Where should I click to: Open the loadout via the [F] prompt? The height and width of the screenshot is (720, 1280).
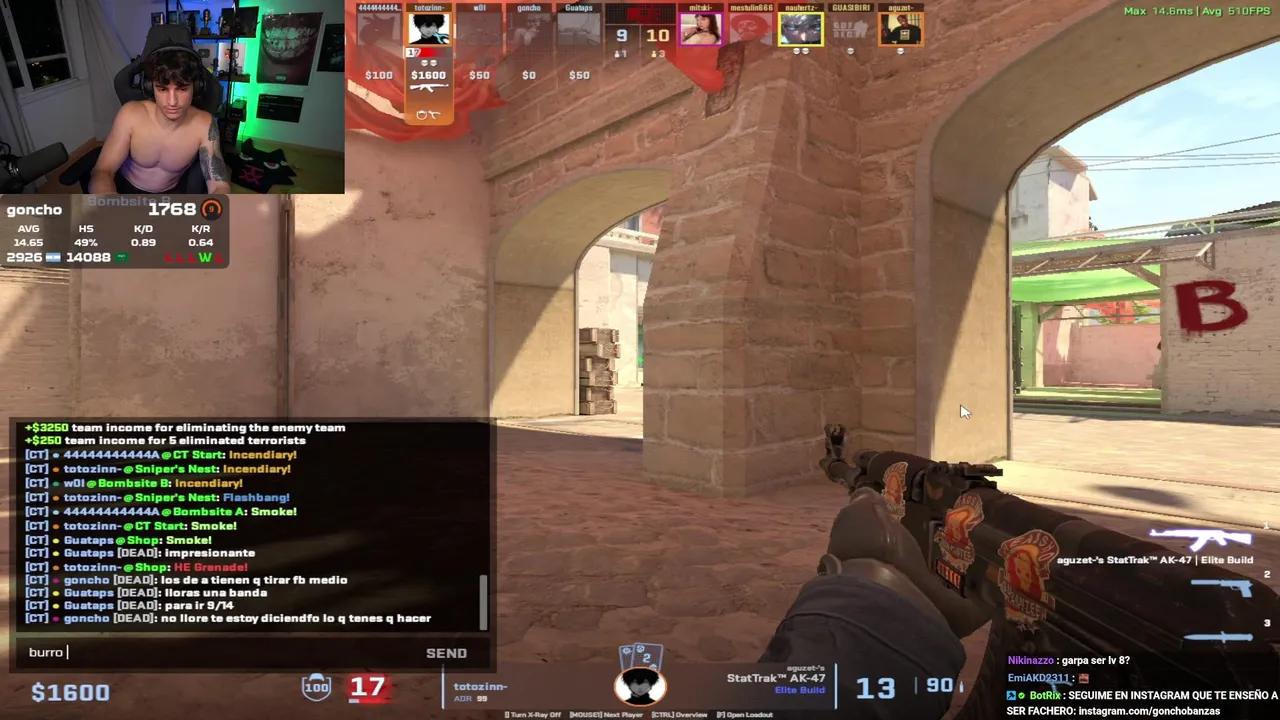(x=745, y=714)
